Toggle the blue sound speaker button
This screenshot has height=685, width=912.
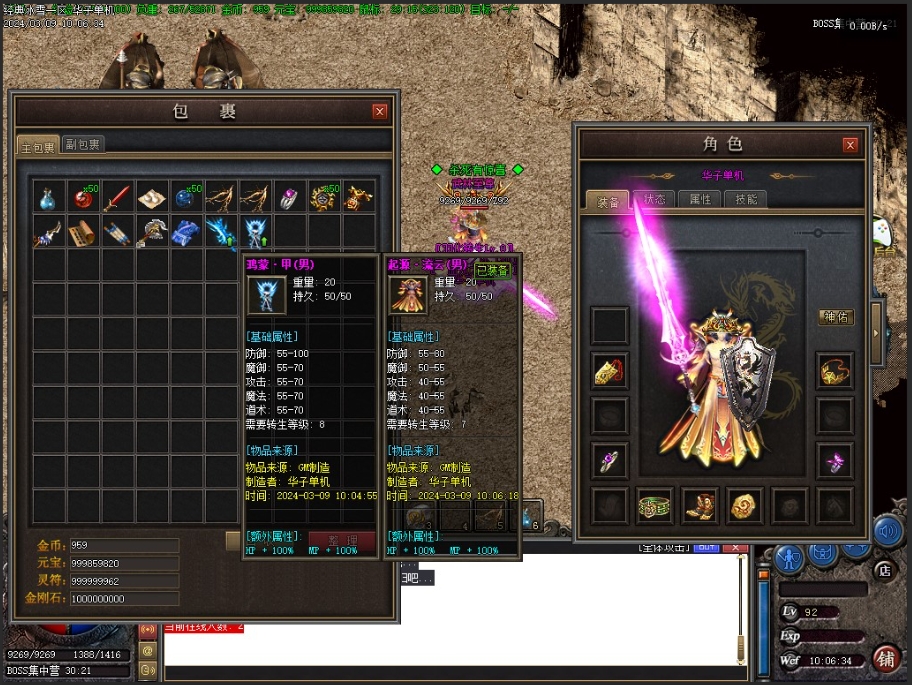click(x=886, y=531)
